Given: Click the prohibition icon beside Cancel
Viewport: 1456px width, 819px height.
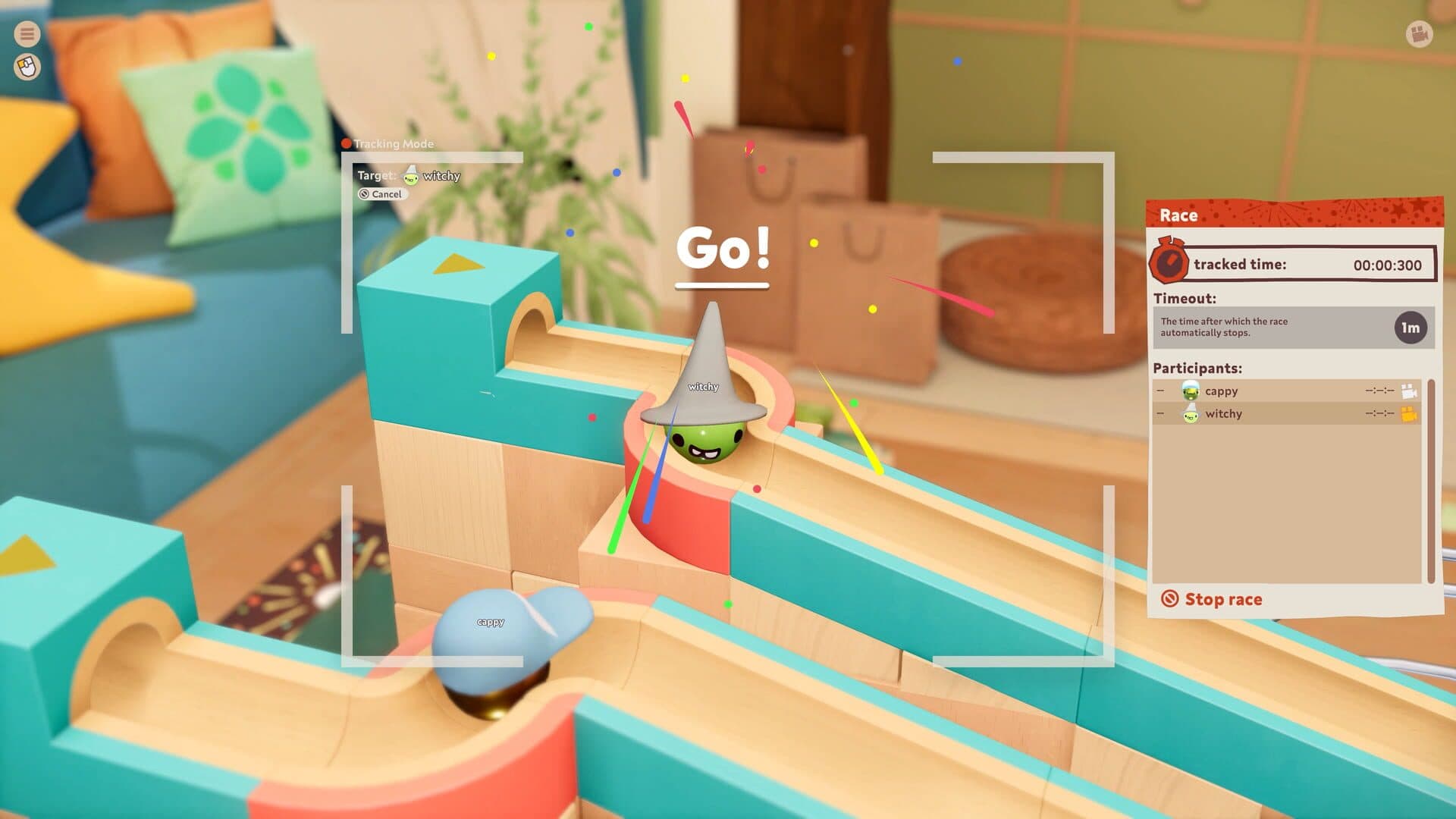Looking at the screenshot, I should click(x=365, y=194).
